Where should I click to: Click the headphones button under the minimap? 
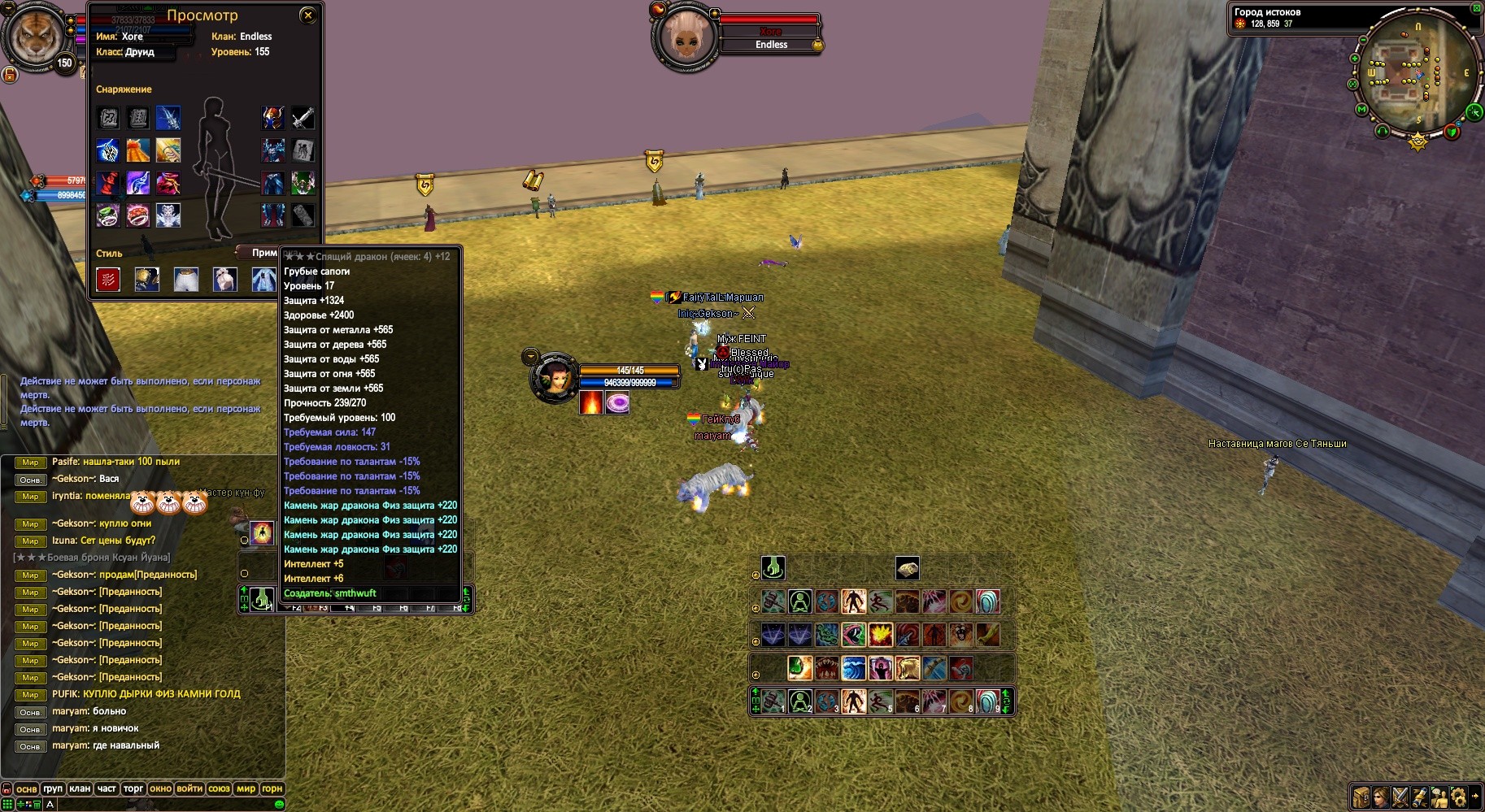coord(1382,131)
